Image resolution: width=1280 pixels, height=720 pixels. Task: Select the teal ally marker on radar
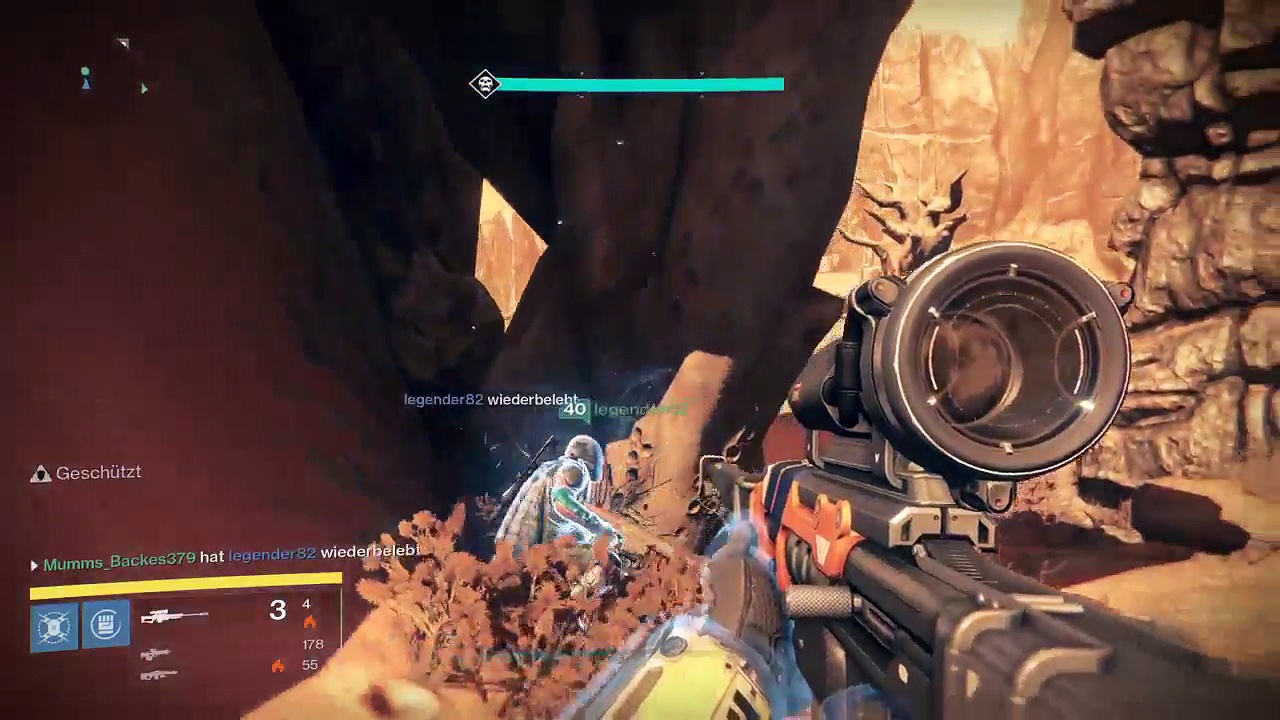(x=86, y=76)
